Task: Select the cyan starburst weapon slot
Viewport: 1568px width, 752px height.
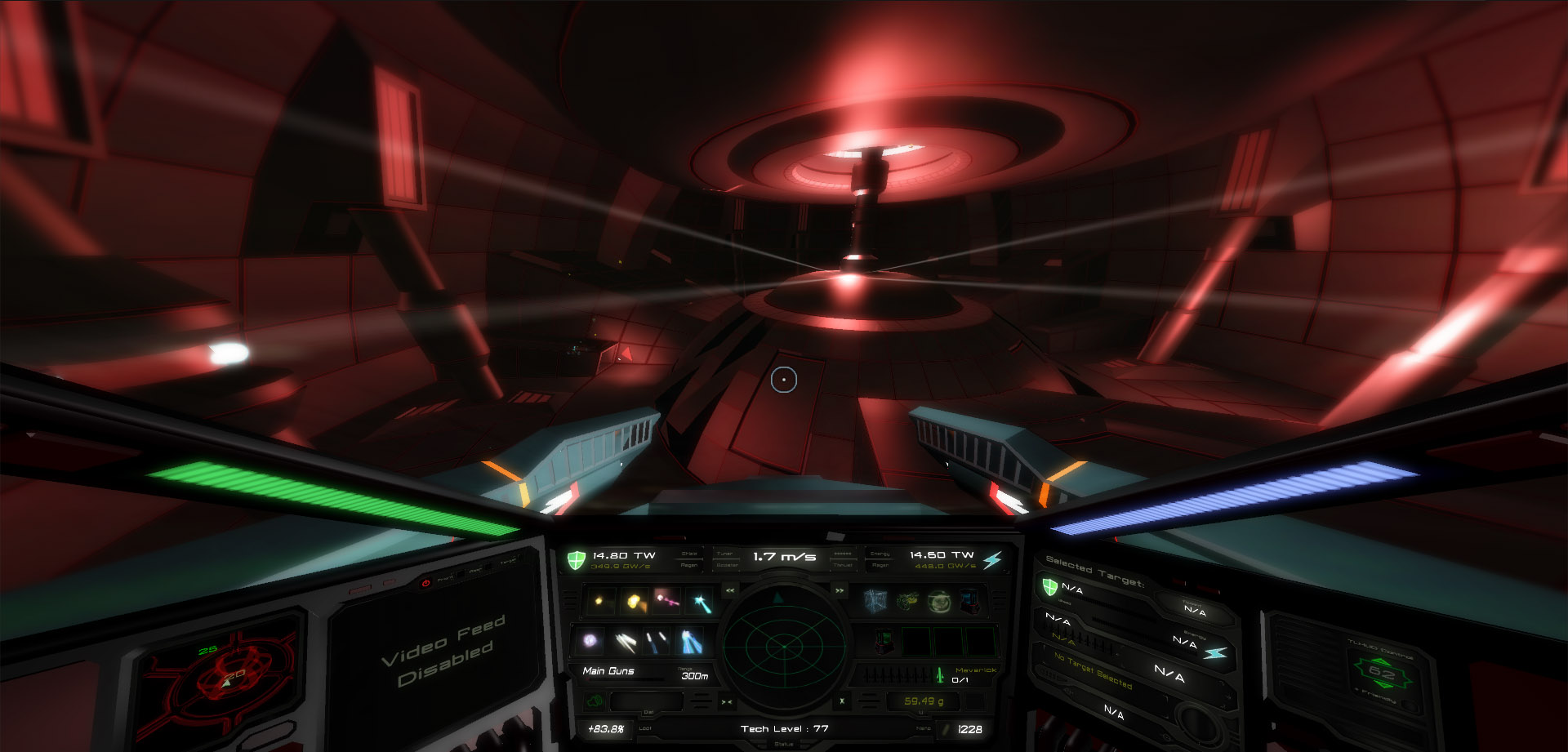Action: click(x=701, y=603)
